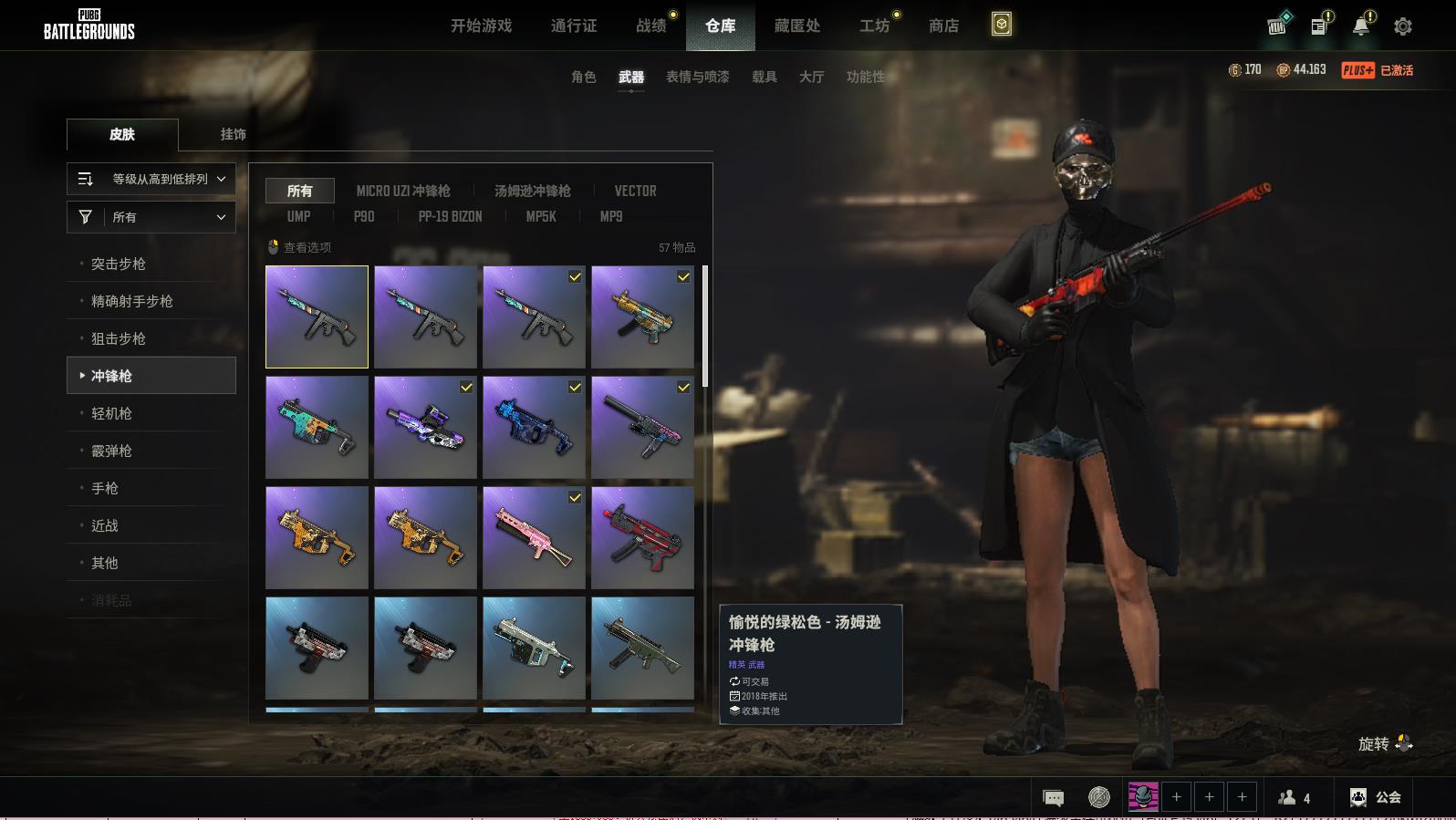Open the 所有 filter dropdown
Screen dimensions: 1456x820
[151, 217]
